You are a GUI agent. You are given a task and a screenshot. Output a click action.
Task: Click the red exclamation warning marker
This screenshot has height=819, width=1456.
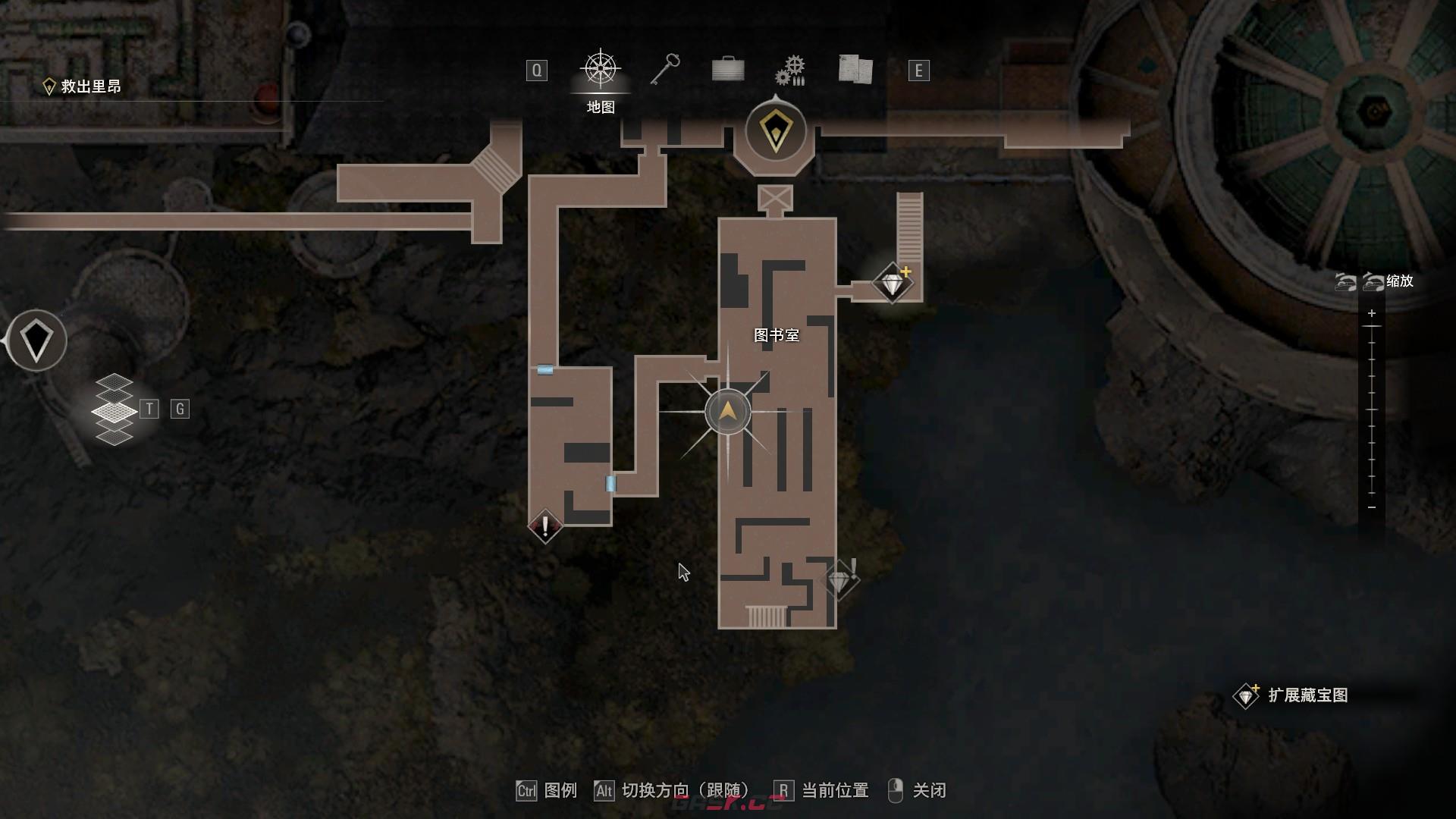point(544,526)
